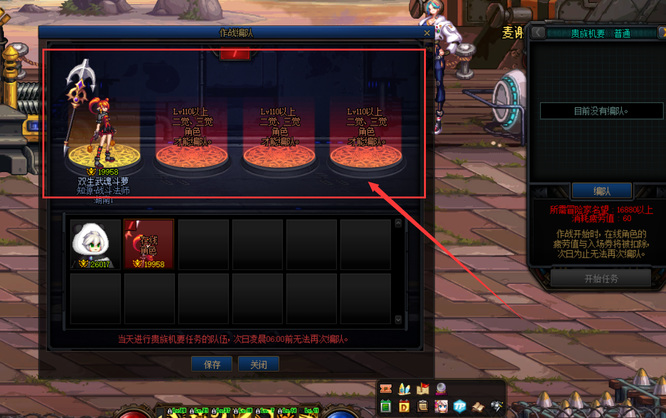Switch to the previous difficulty with the left arrow
Viewport: 666px width, 418px height.
pyautogui.click(x=539, y=33)
